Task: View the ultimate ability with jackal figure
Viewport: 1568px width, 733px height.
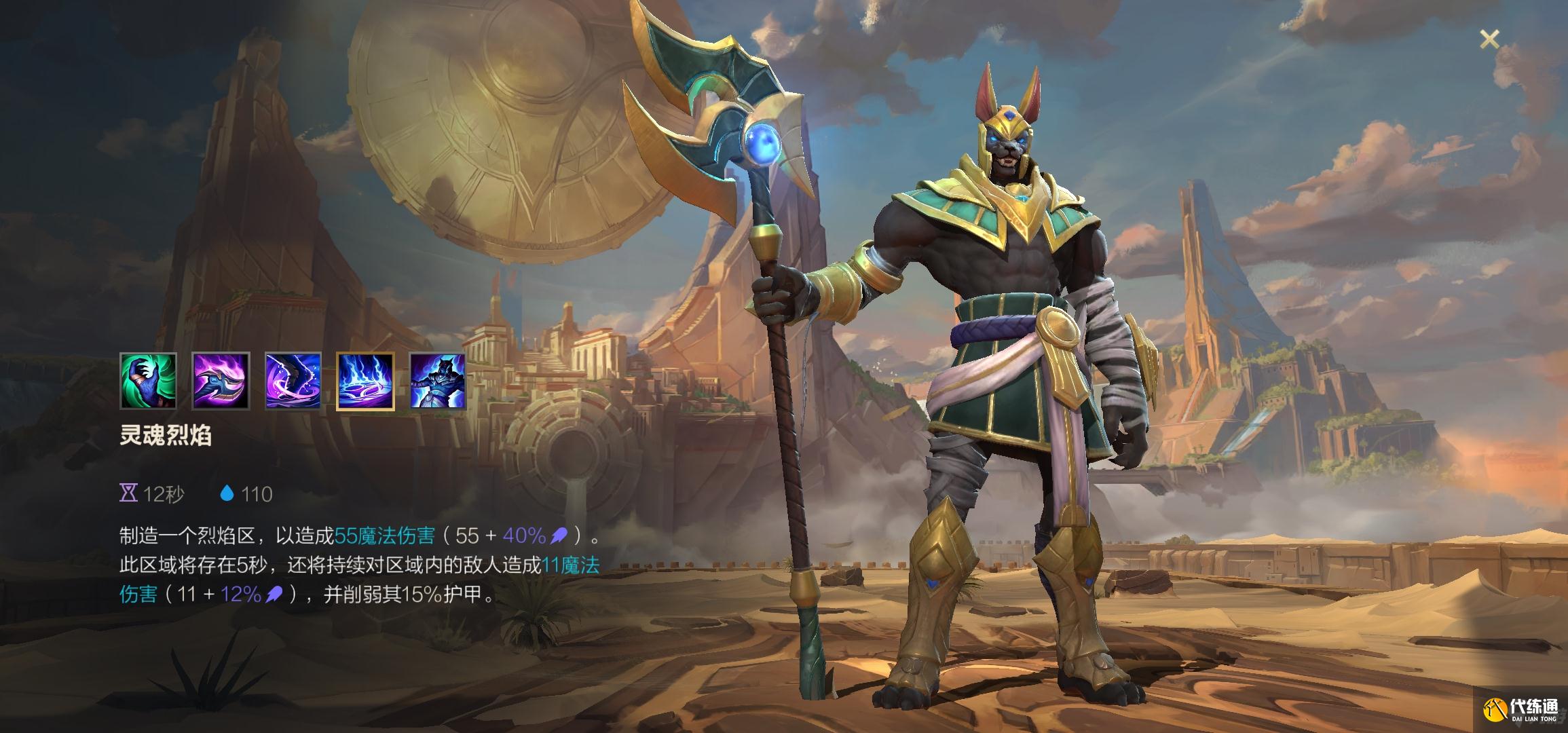Action: [438, 381]
